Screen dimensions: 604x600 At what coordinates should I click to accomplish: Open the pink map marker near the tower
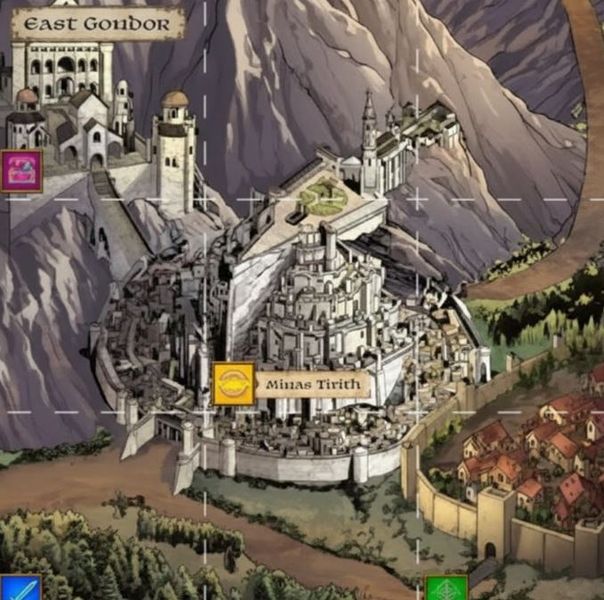[x=20, y=170]
